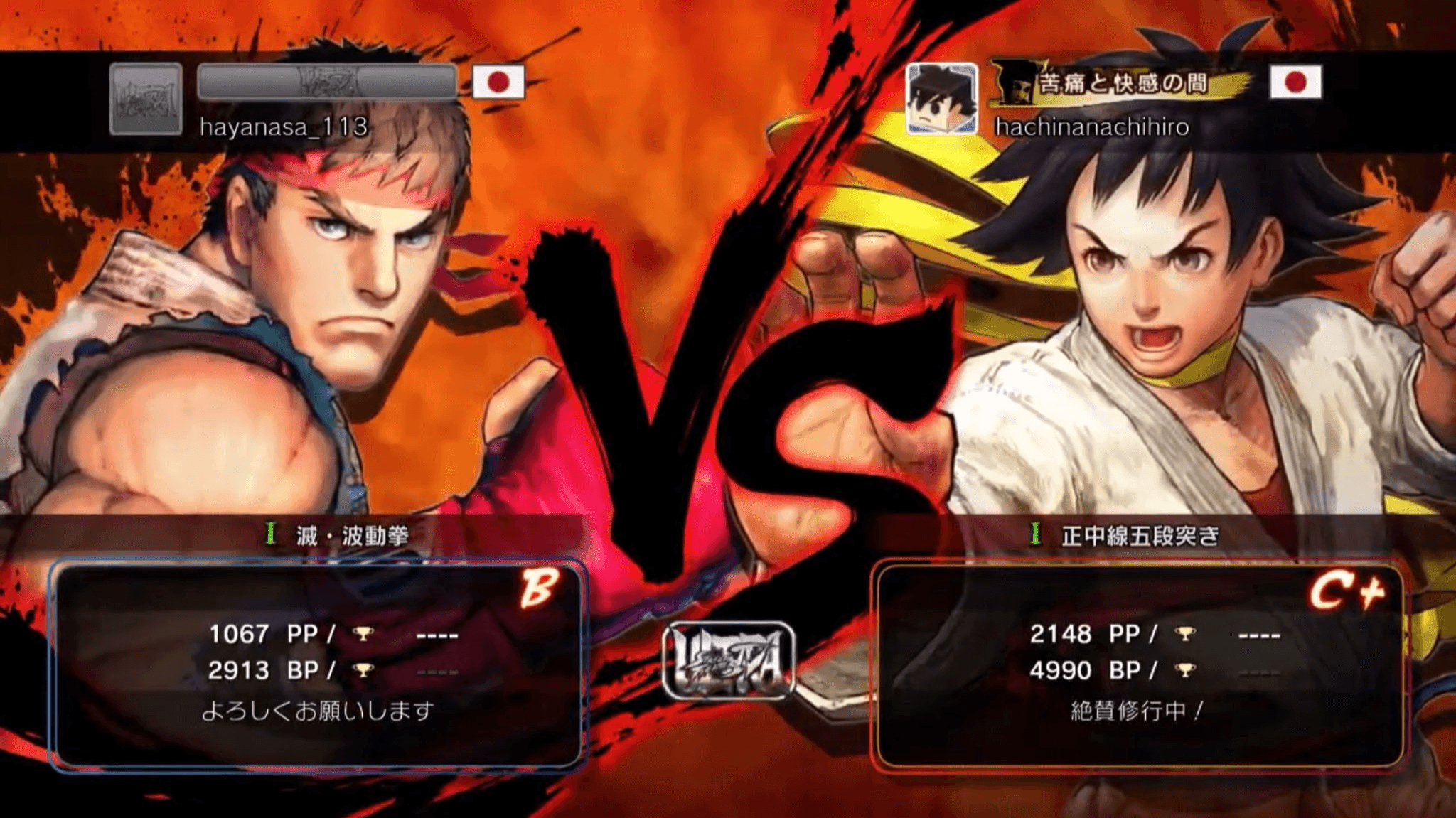Select hachinanachihiro's player avatar
The height and width of the screenshot is (818, 1456).
[941, 98]
